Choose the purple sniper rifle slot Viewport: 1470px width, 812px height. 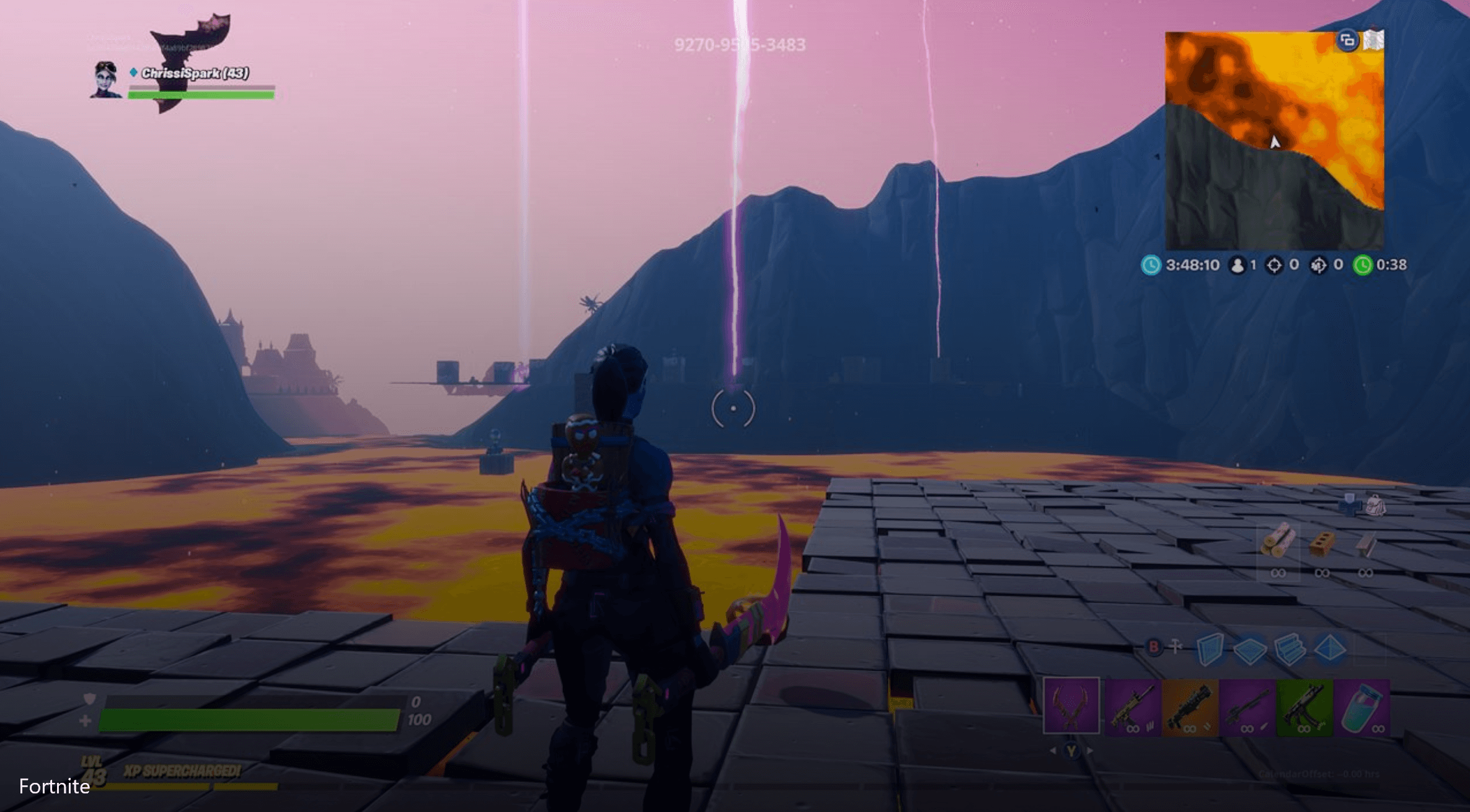click(1247, 707)
